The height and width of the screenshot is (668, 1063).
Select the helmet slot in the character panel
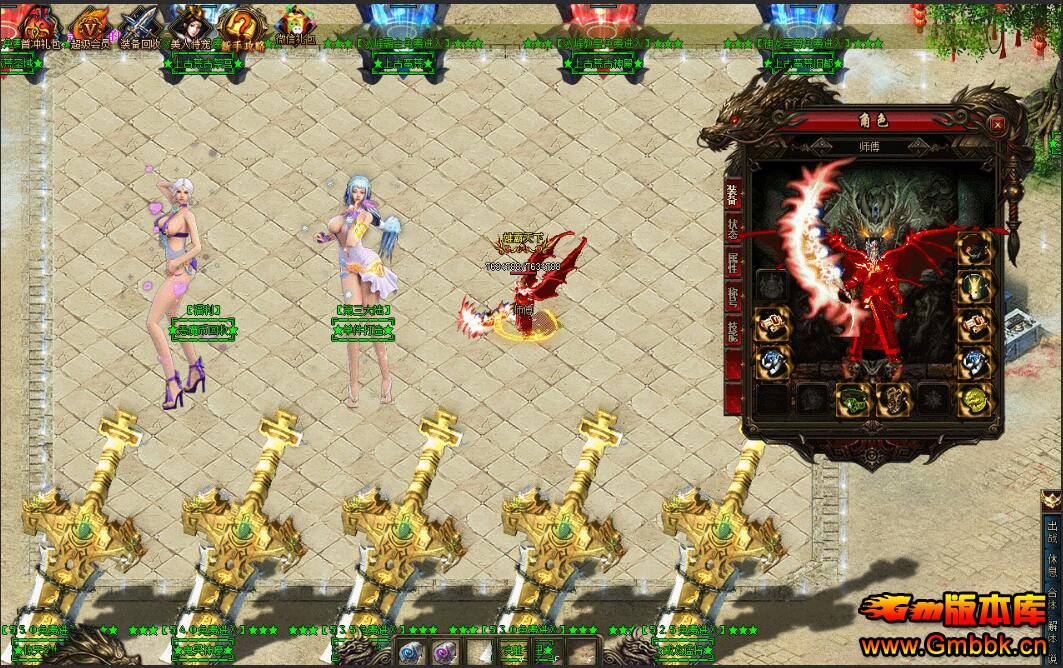[x=975, y=250]
